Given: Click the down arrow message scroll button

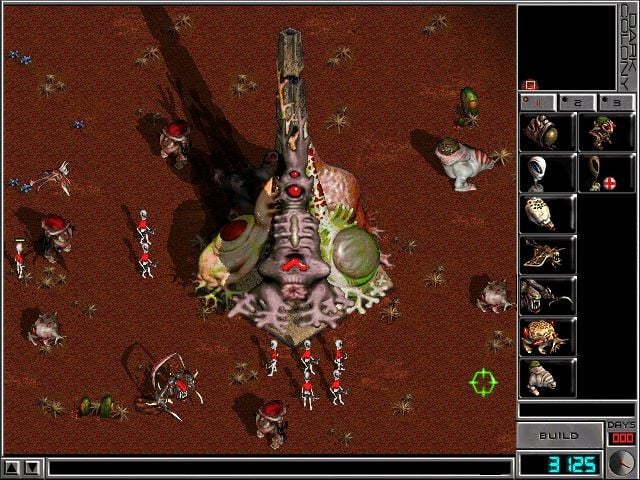Looking at the screenshot, I should [x=33, y=467].
